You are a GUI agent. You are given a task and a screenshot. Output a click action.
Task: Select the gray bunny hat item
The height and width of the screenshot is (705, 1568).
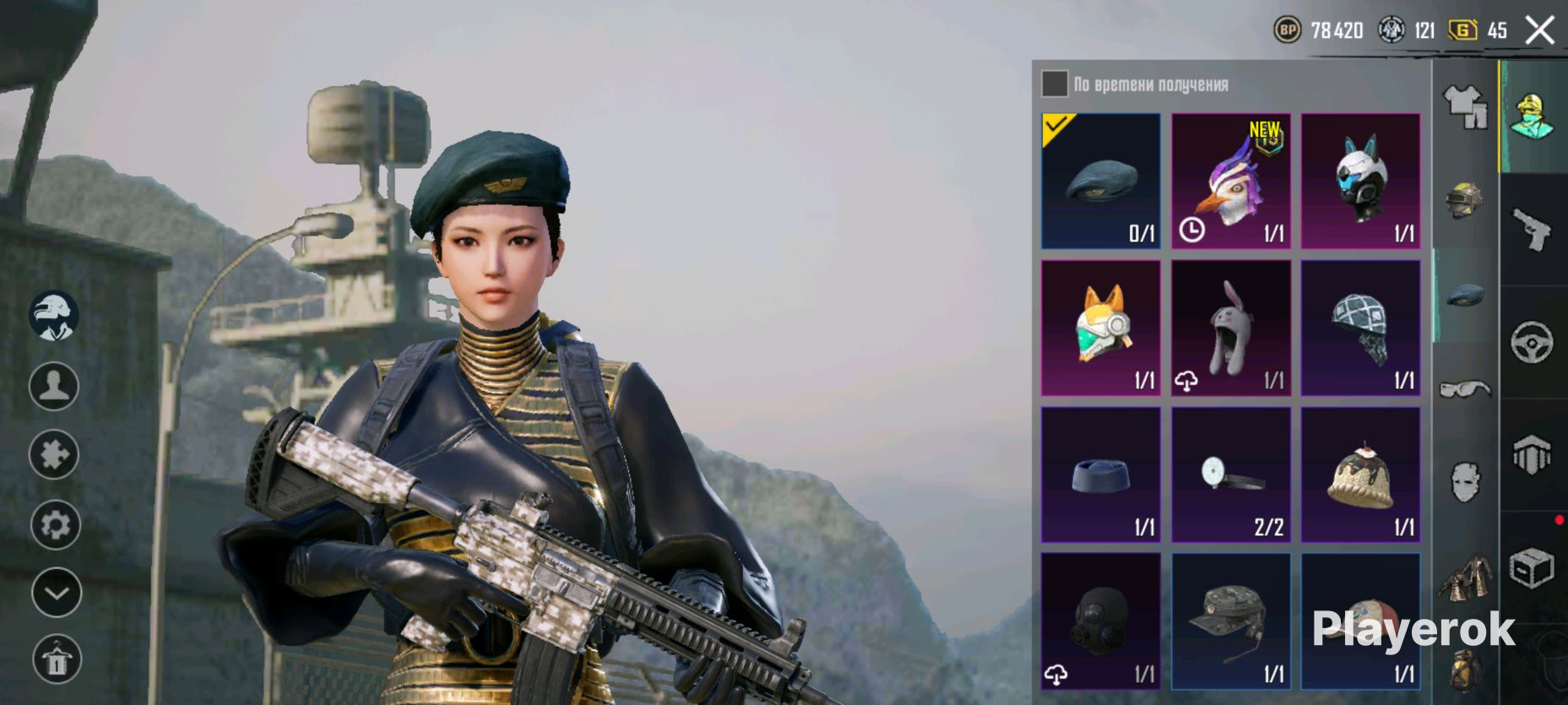coord(1230,328)
